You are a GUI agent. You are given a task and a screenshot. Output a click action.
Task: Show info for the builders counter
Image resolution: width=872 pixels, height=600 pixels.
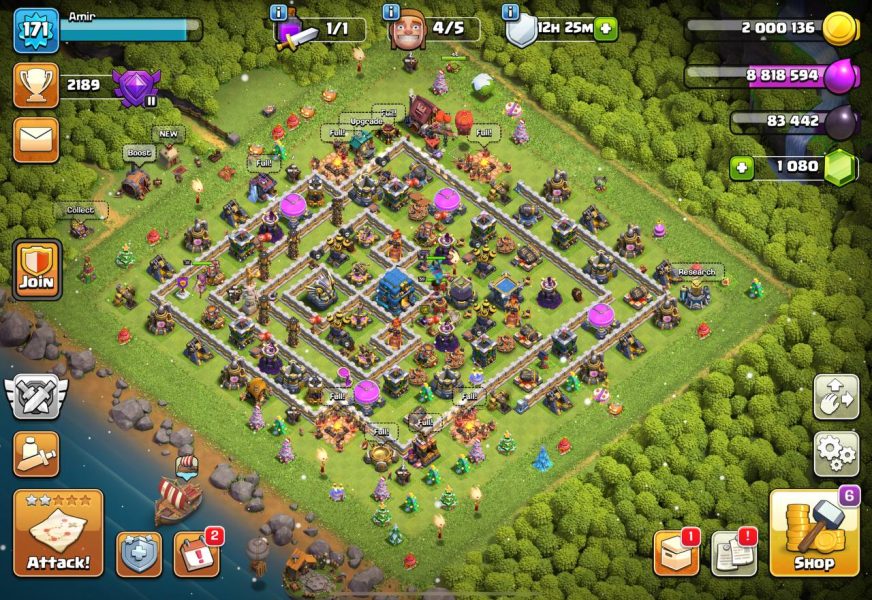pos(392,12)
